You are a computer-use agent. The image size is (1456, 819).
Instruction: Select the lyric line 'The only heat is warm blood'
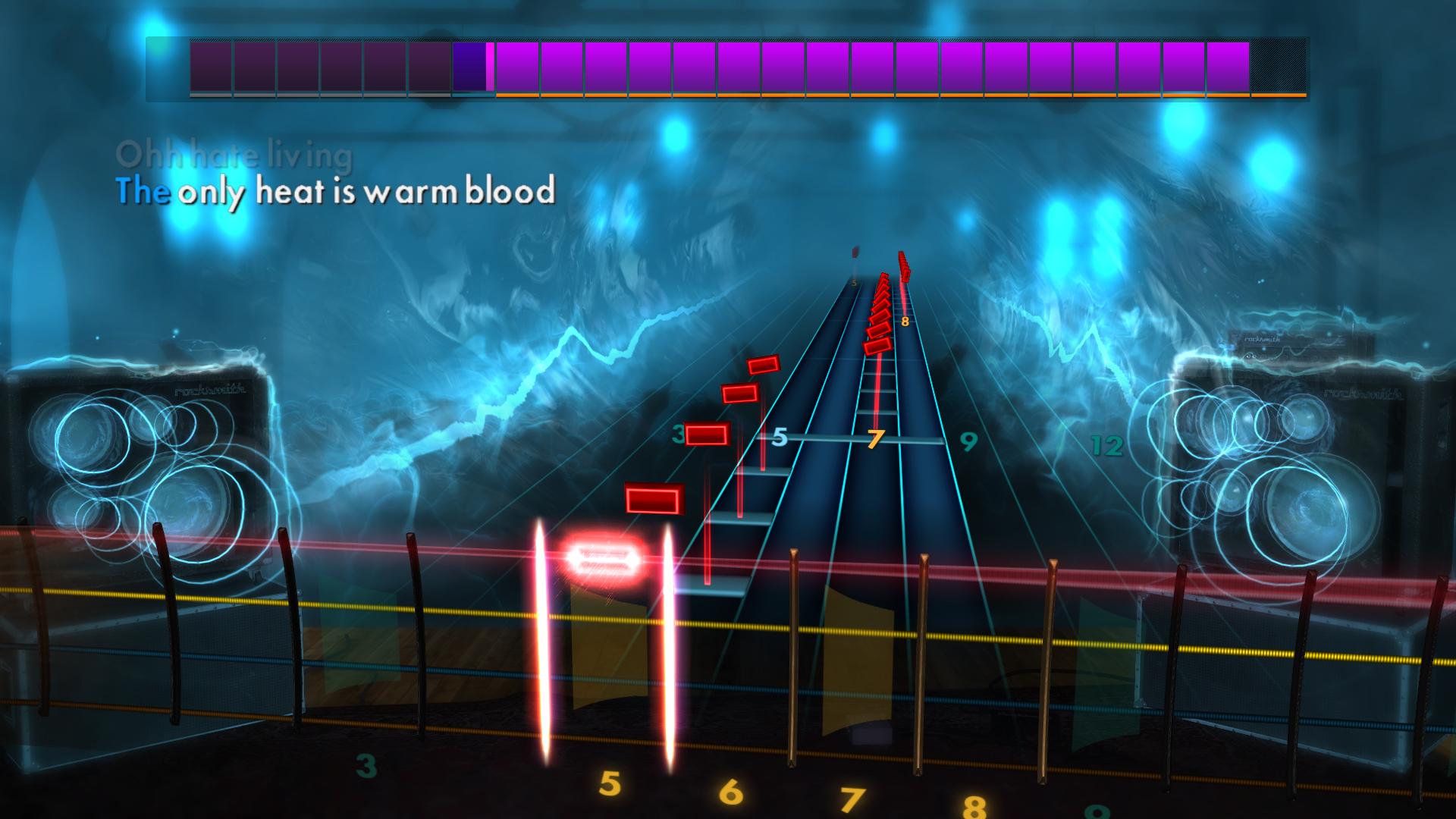pyautogui.click(x=337, y=193)
